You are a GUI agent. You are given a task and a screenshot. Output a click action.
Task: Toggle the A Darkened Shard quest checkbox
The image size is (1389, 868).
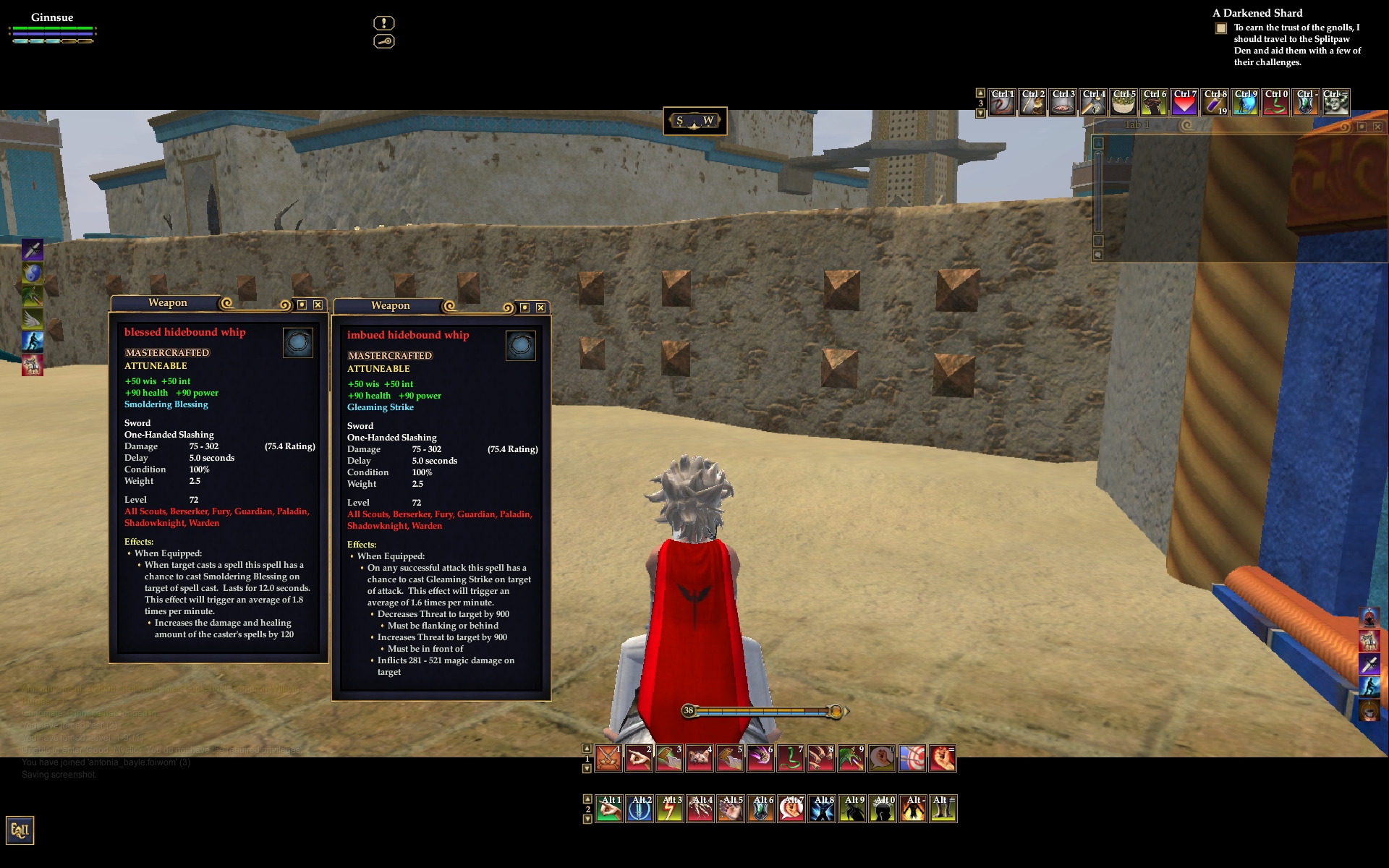[1221, 28]
